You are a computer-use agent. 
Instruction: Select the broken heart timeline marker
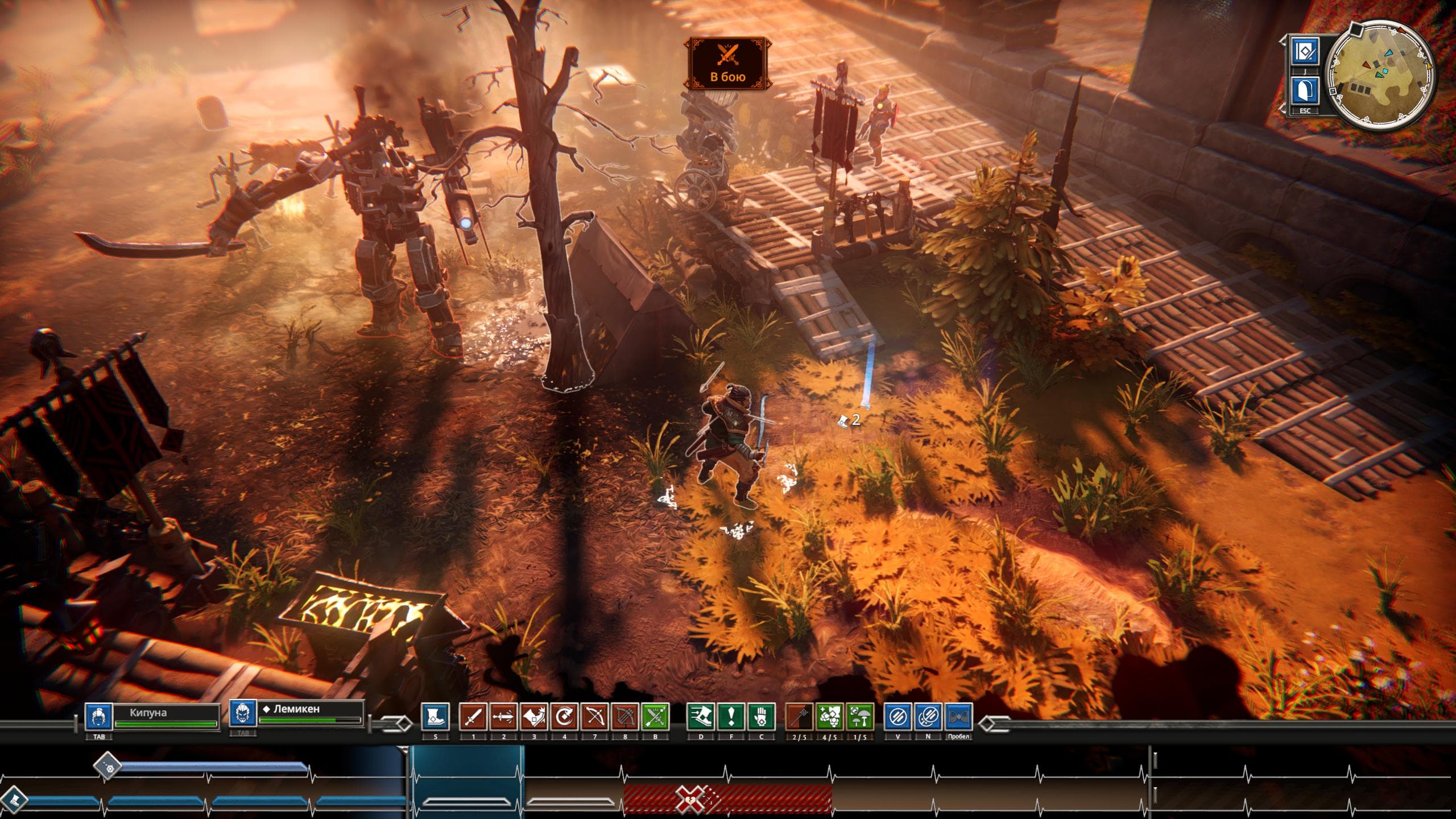pos(689,800)
